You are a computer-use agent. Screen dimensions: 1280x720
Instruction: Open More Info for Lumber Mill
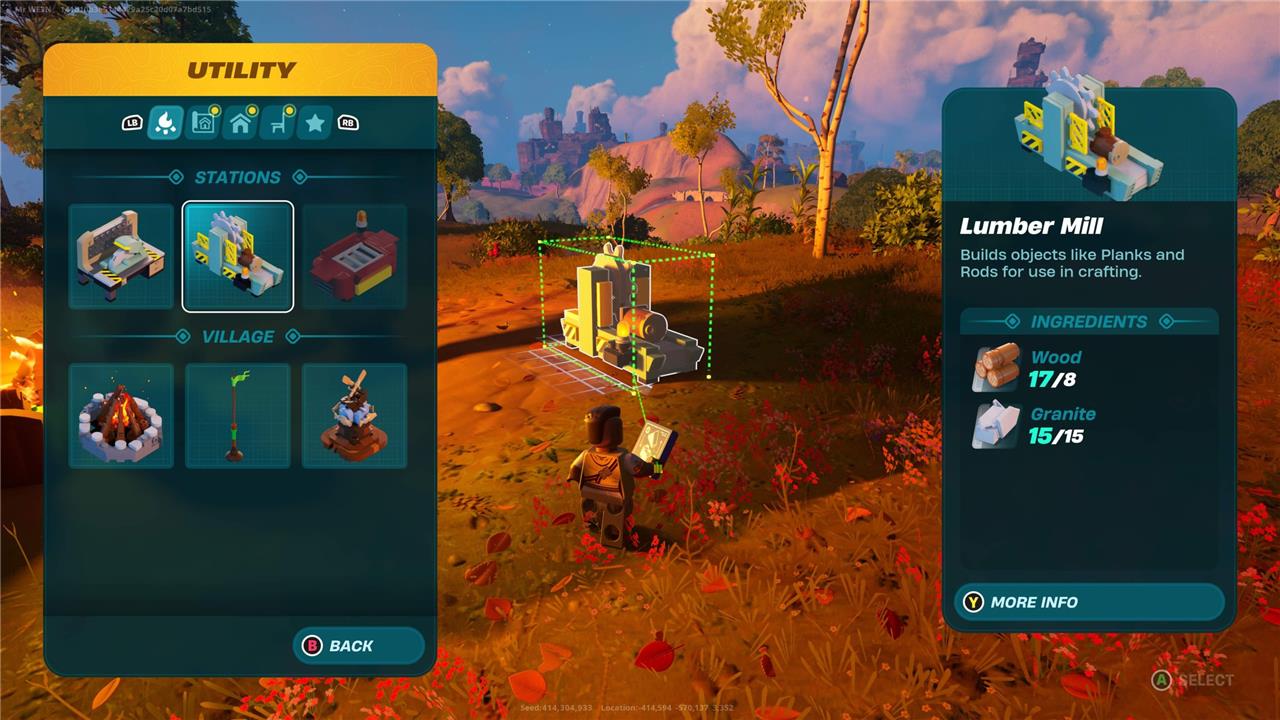coord(1088,602)
